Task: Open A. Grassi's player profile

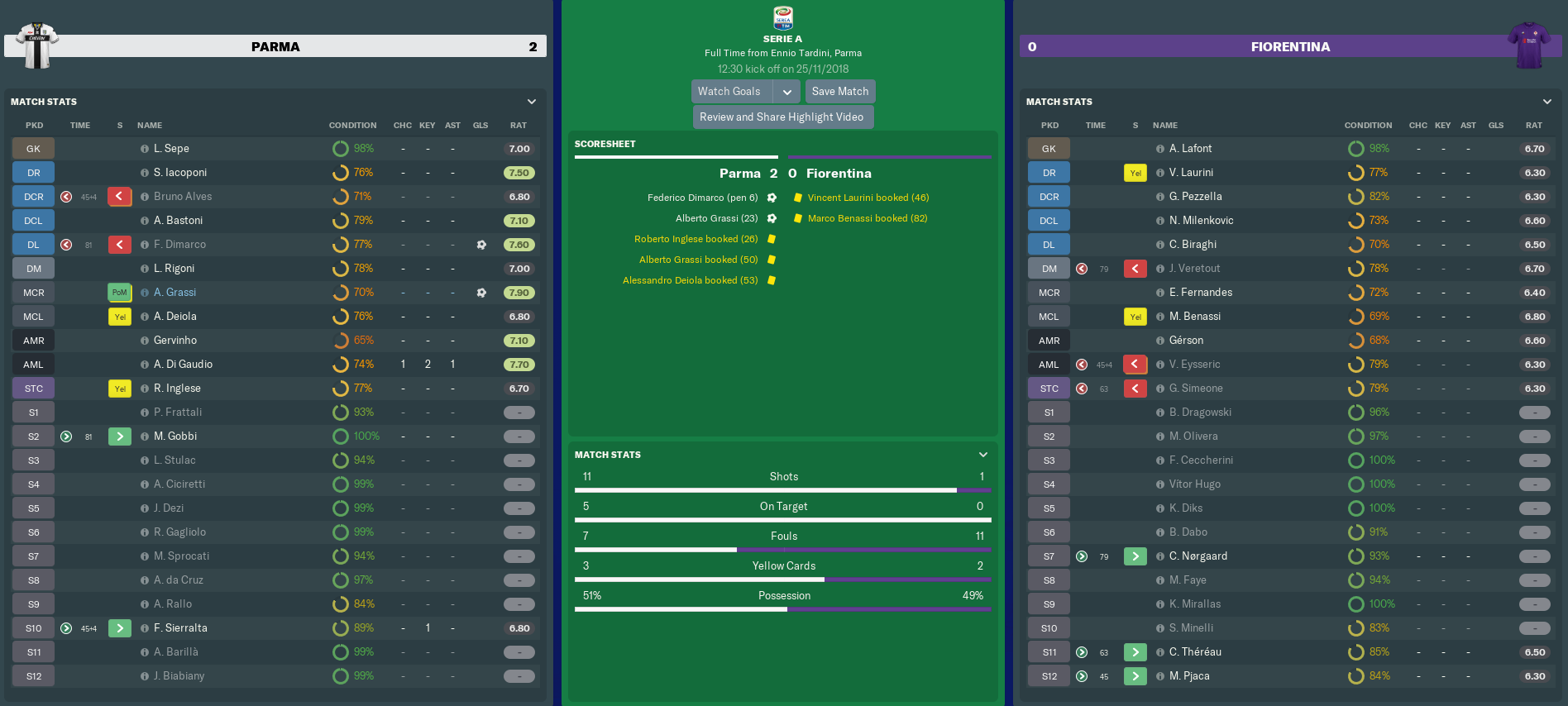Action: (x=174, y=293)
